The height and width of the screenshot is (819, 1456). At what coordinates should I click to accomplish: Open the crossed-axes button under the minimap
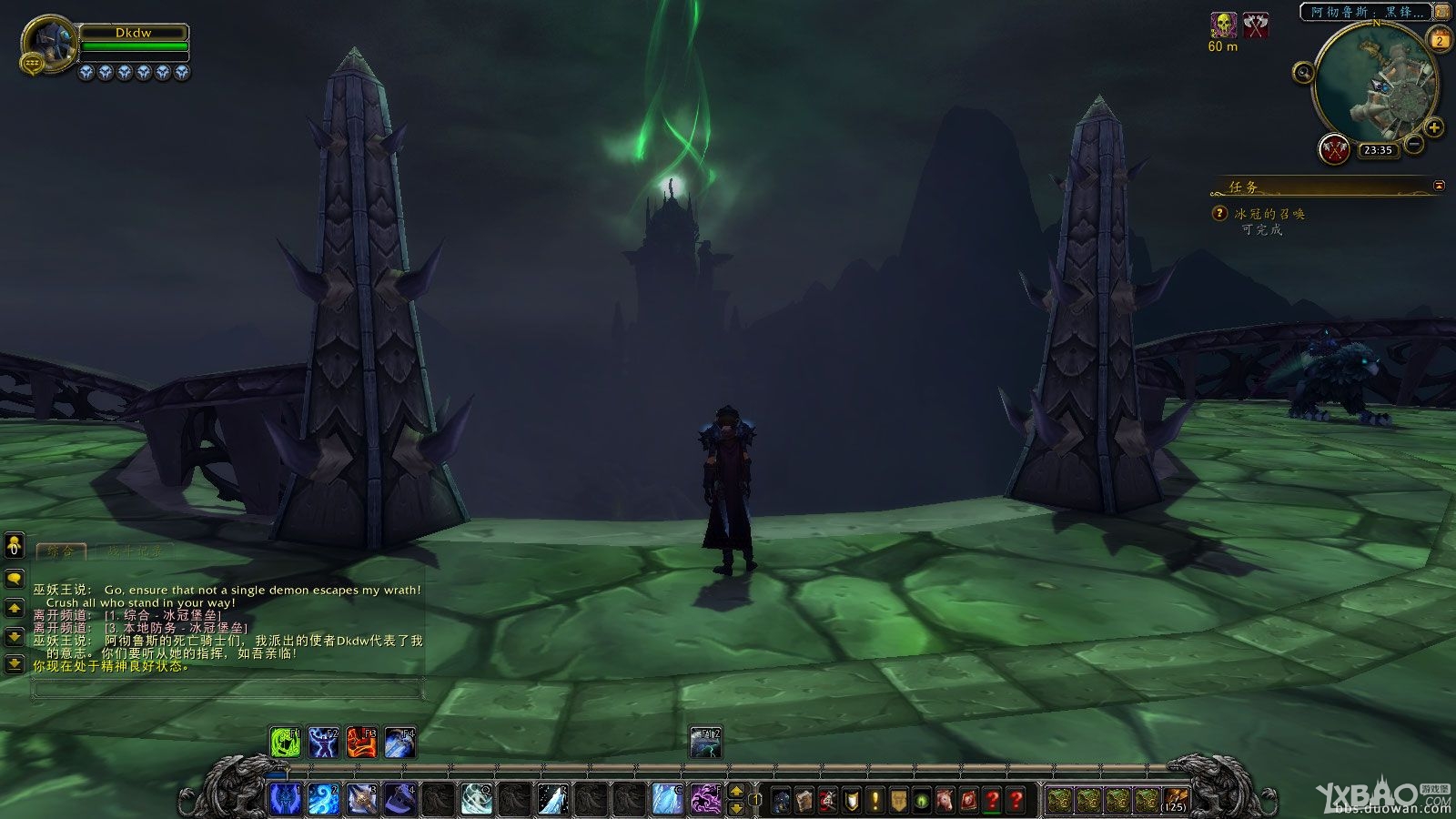point(1334,149)
